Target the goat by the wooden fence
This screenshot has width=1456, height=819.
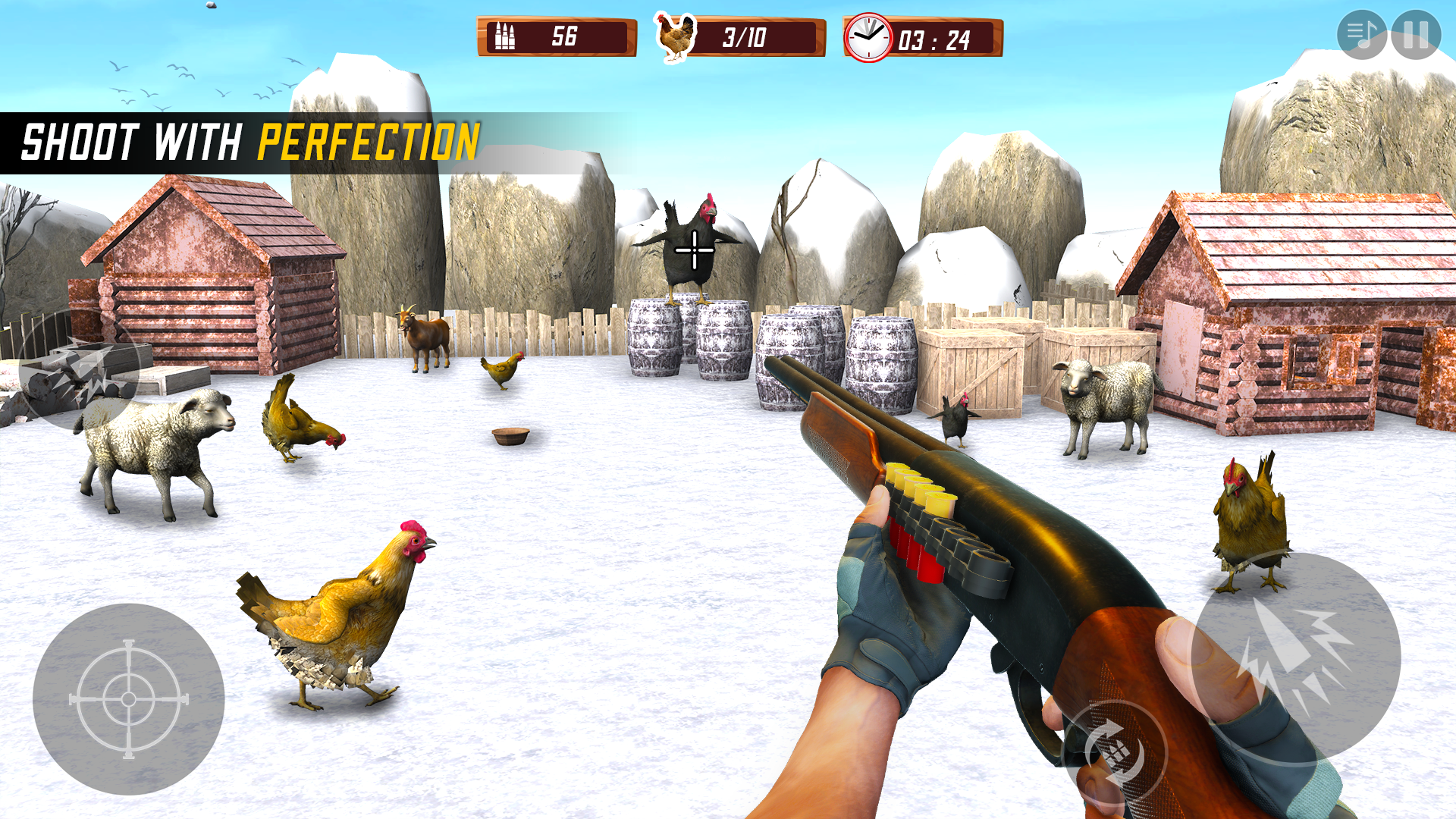pyautogui.click(x=428, y=334)
